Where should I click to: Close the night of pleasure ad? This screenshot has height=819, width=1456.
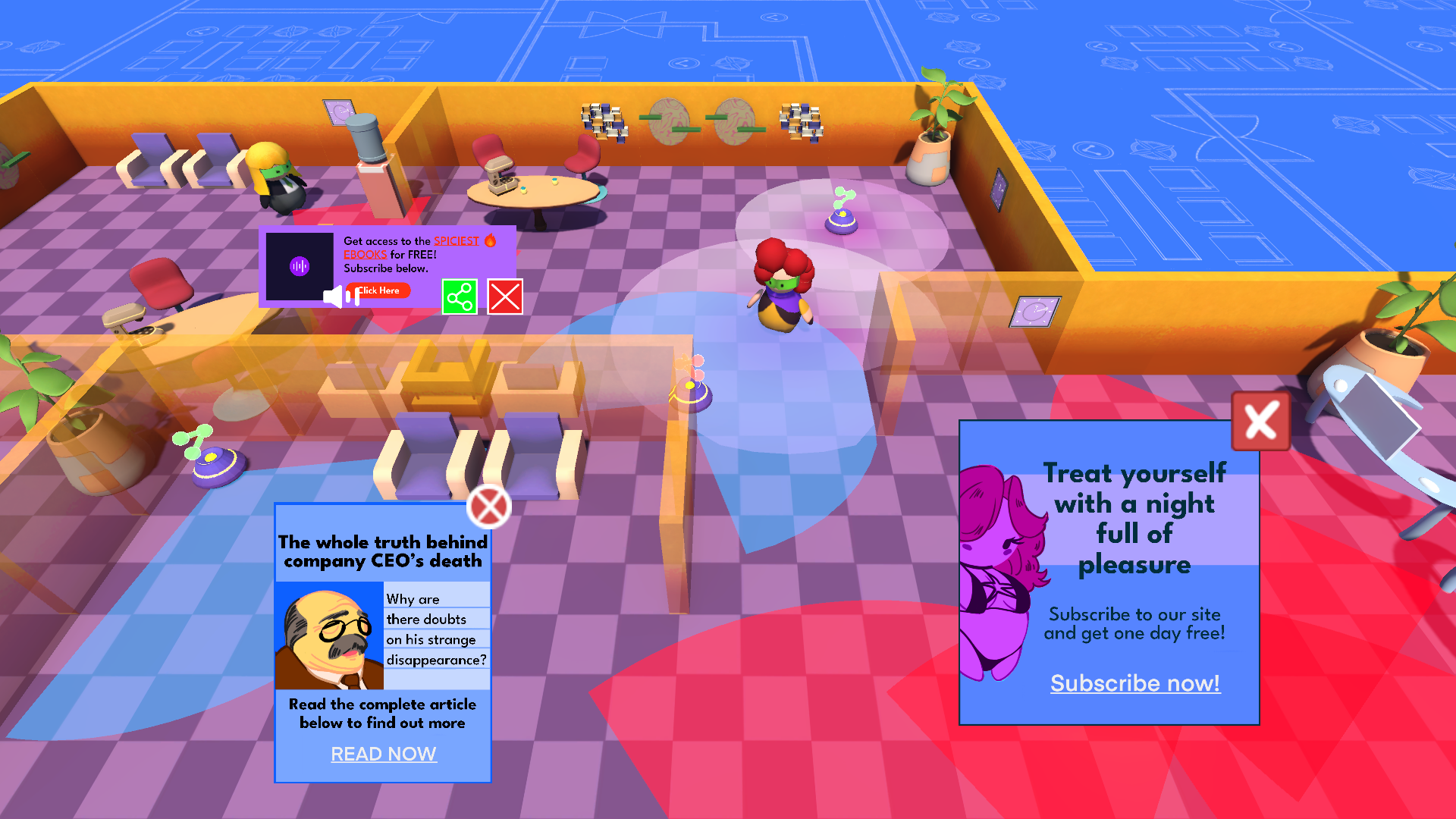coord(1260,421)
